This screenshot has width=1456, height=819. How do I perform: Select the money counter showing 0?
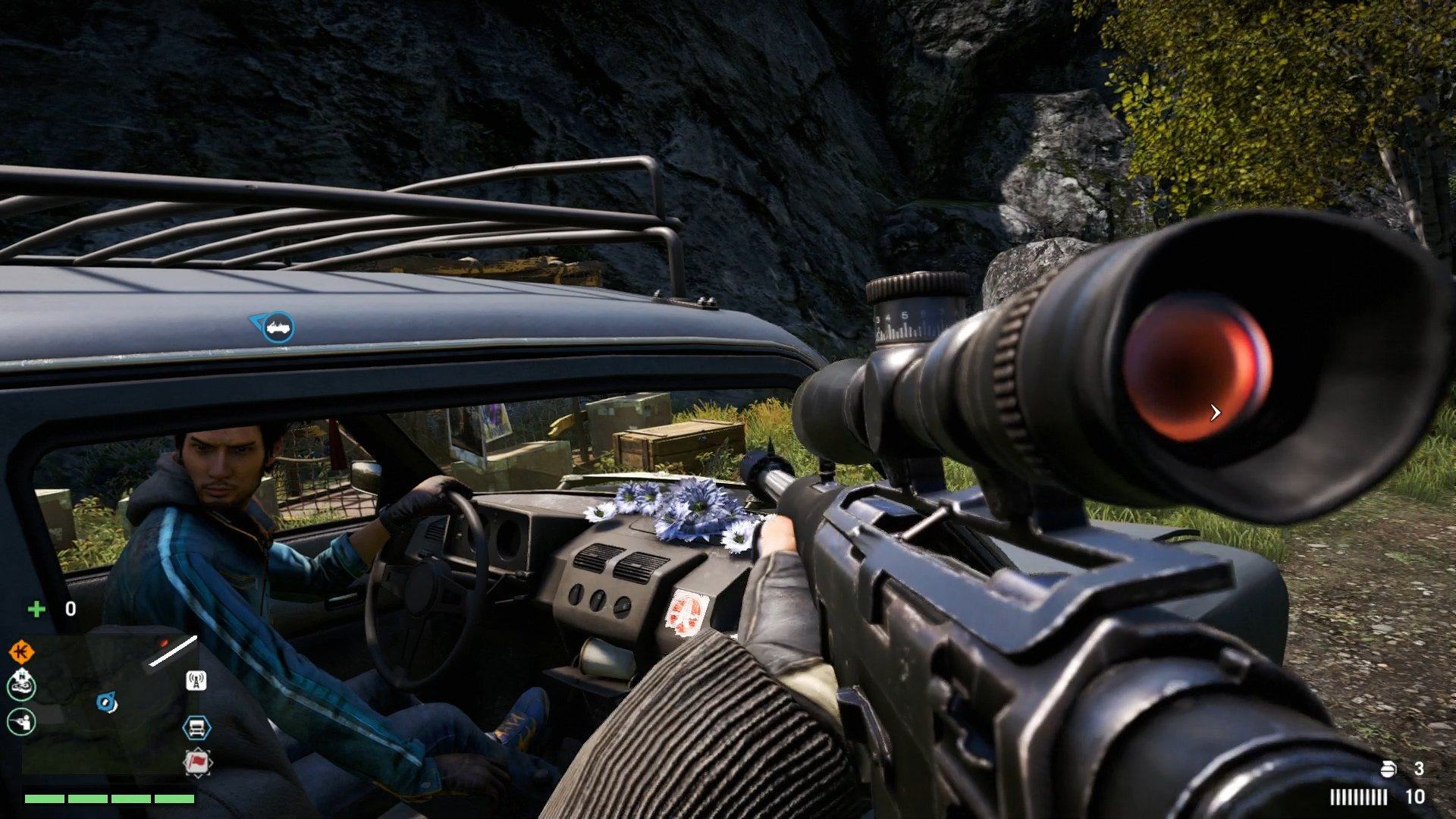click(x=71, y=608)
